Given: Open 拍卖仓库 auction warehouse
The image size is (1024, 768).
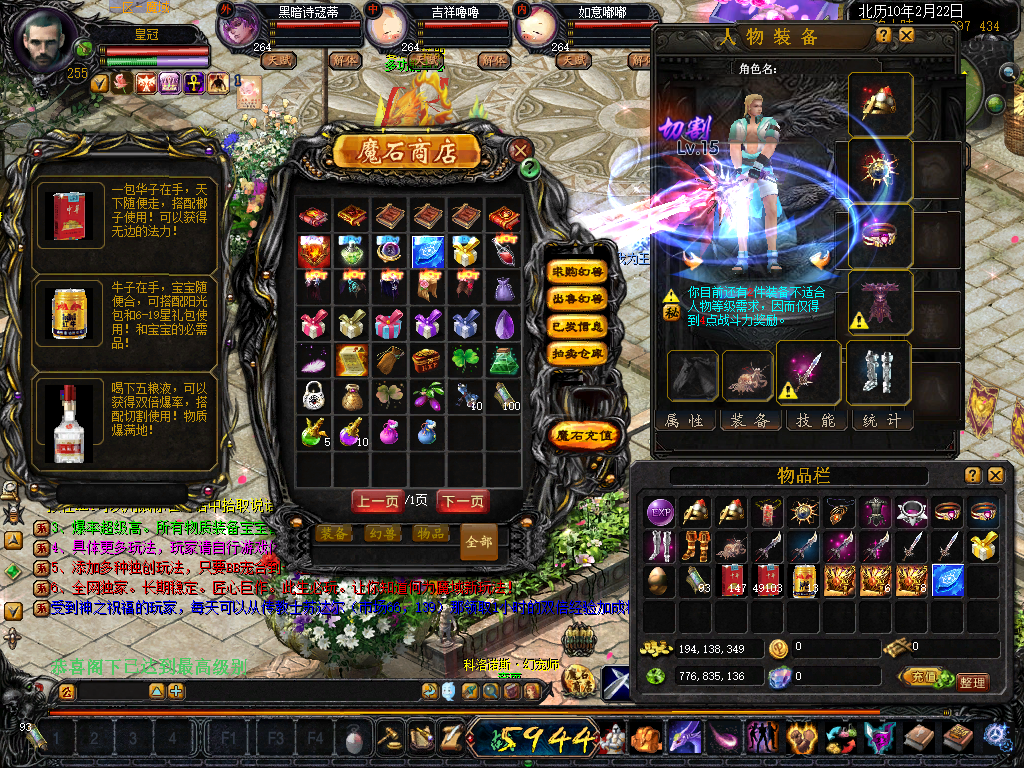Looking at the screenshot, I should coord(578,353).
